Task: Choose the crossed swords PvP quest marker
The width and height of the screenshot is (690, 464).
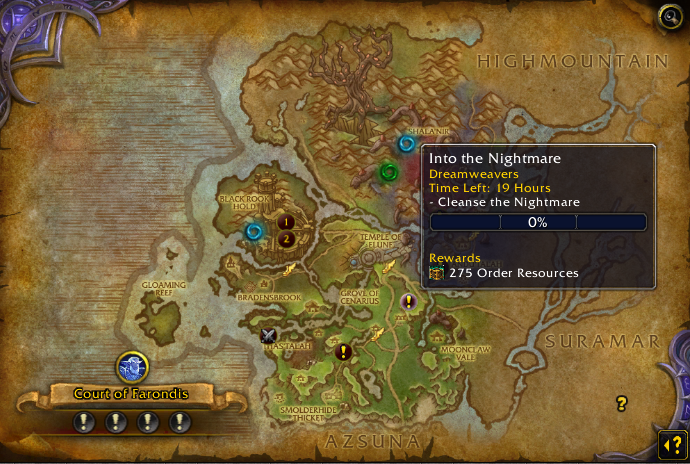Action: click(x=268, y=336)
